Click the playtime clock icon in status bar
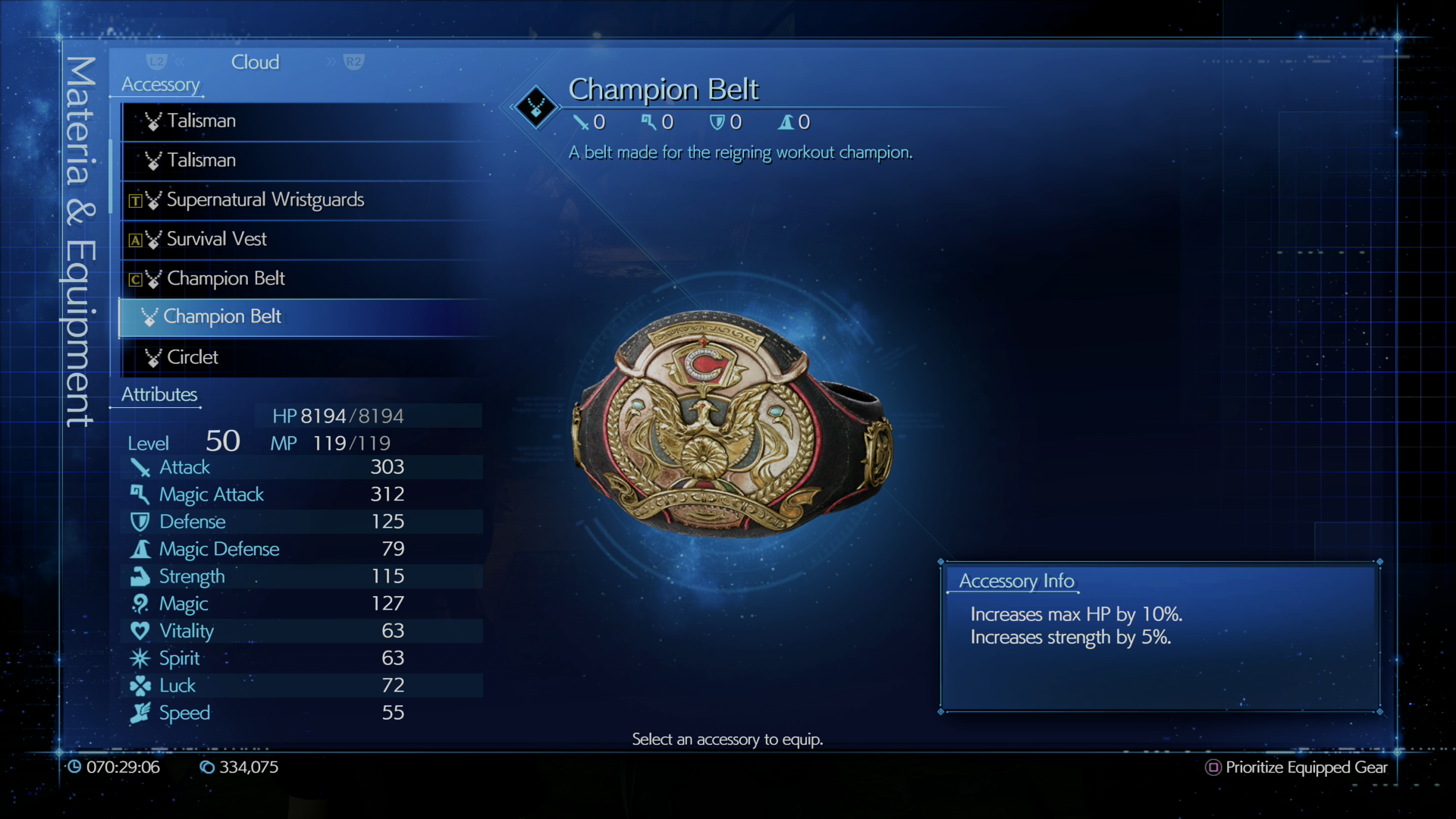Viewport: 1456px width, 819px height. [76, 767]
